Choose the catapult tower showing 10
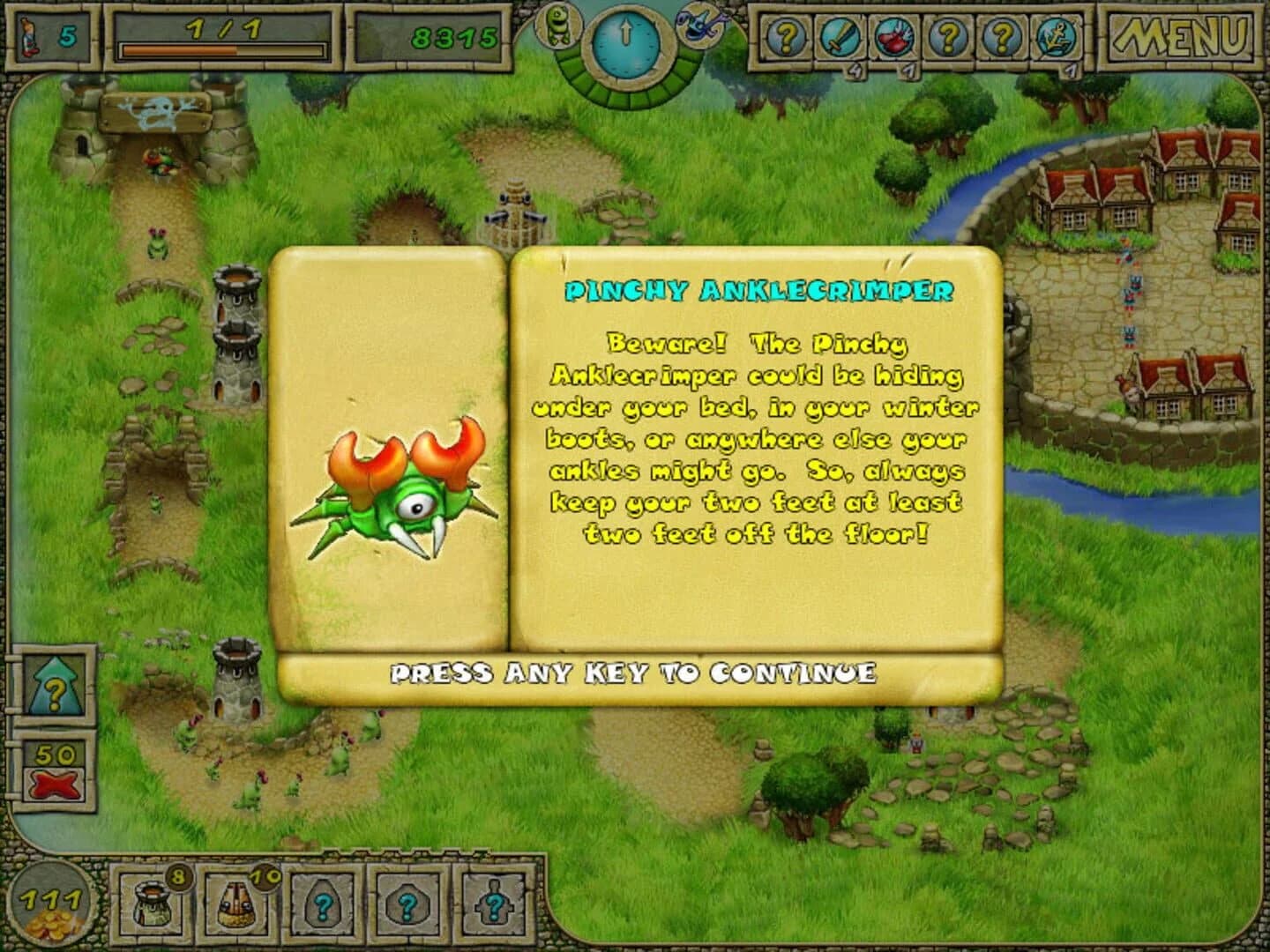1270x952 pixels. click(232, 905)
